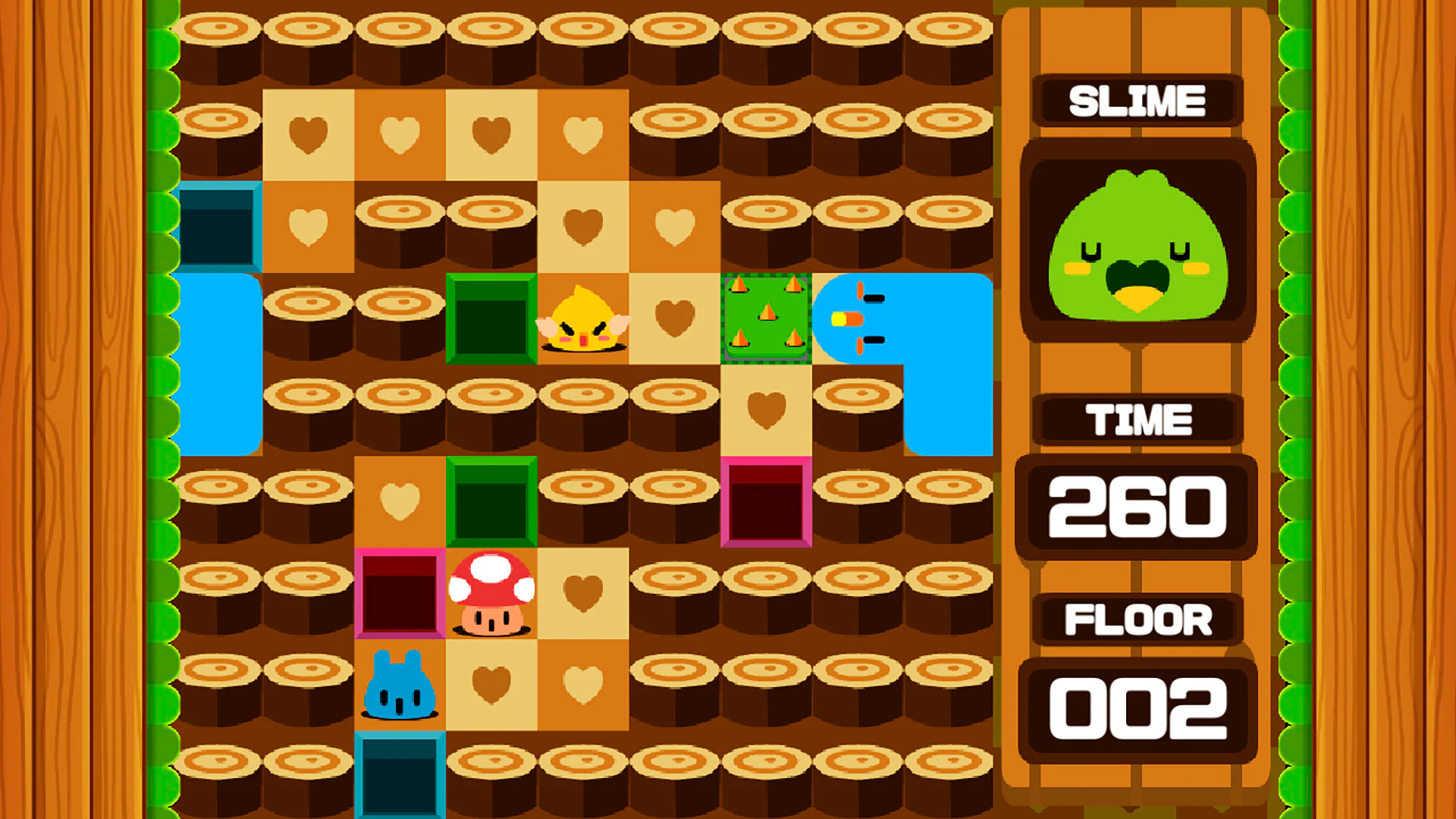
Task: Select the green crate below the logs
Action: click(x=491, y=500)
